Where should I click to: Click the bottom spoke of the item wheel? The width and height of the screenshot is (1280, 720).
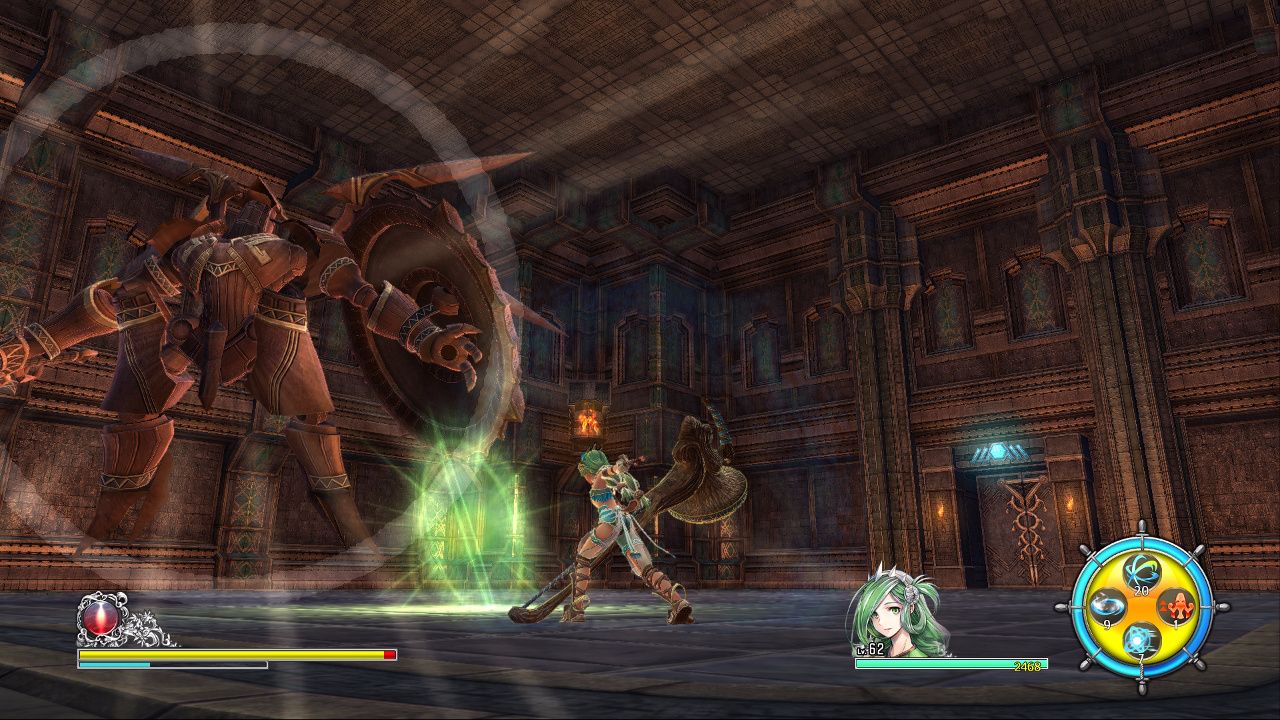[x=1140, y=687]
